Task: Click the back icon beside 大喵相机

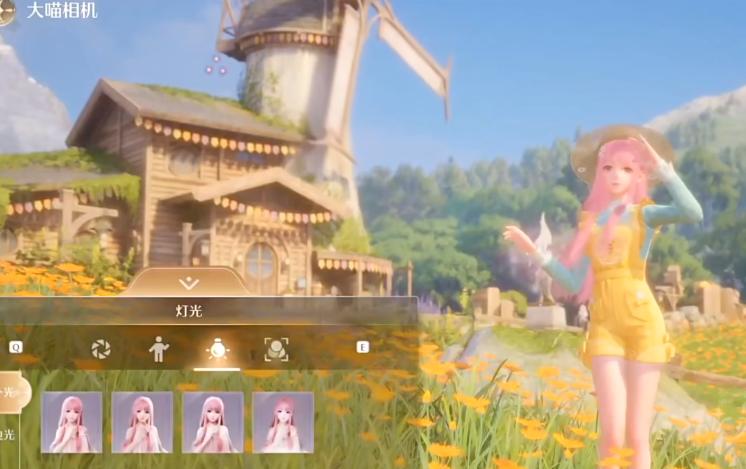Action: pos(5,12)
